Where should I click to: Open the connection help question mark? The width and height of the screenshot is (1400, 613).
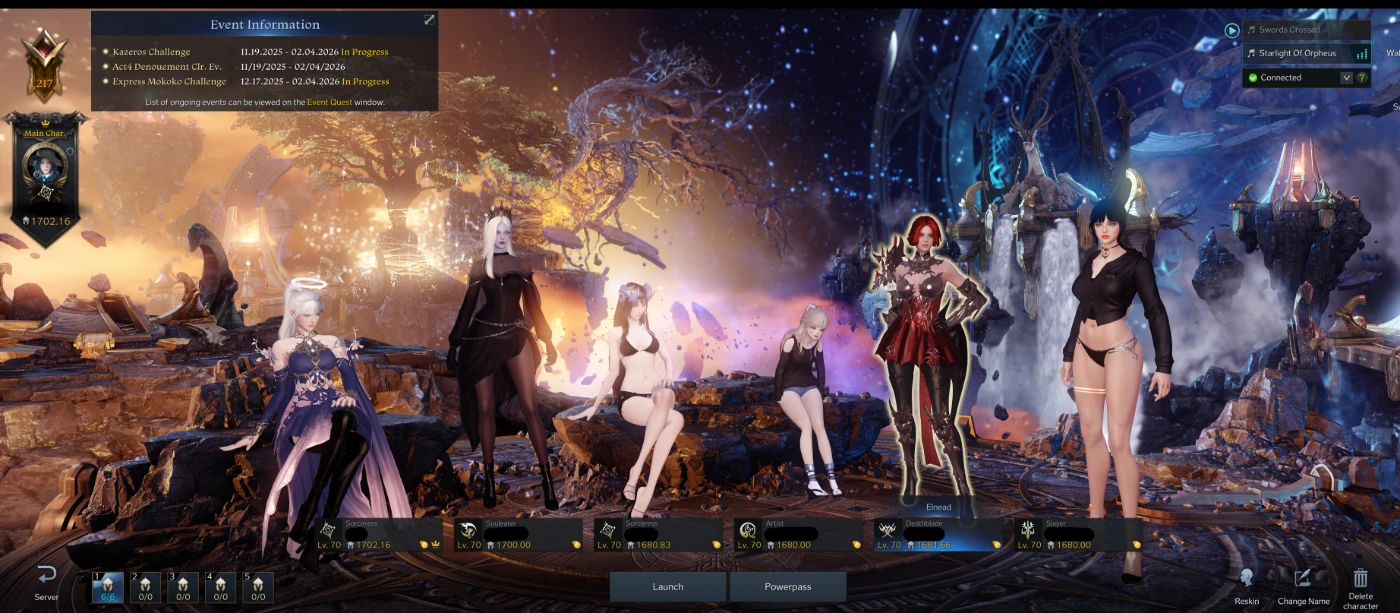coord(1362,77)
